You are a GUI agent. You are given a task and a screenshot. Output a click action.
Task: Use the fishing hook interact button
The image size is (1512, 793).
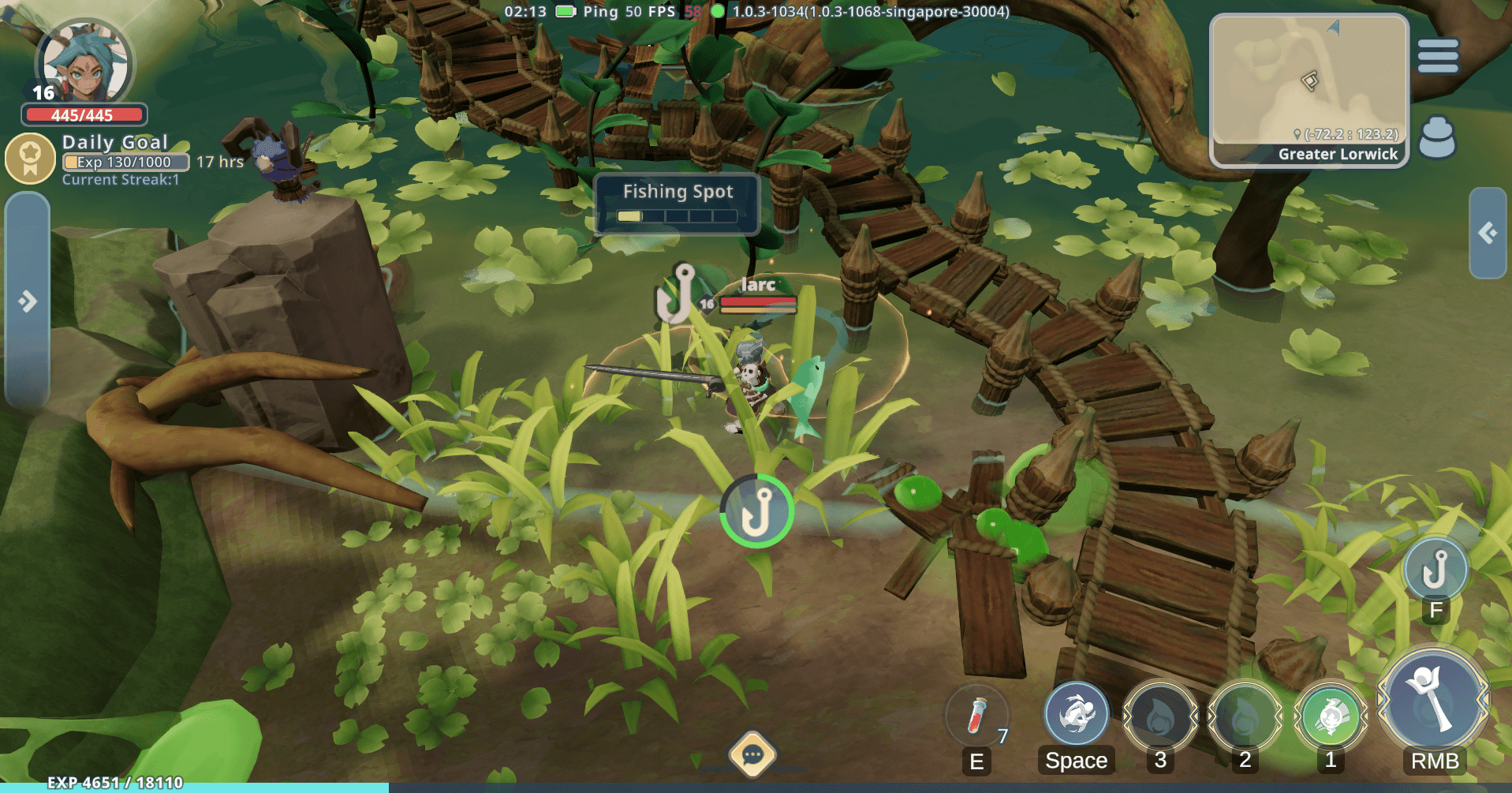(x=1435, y=570)
